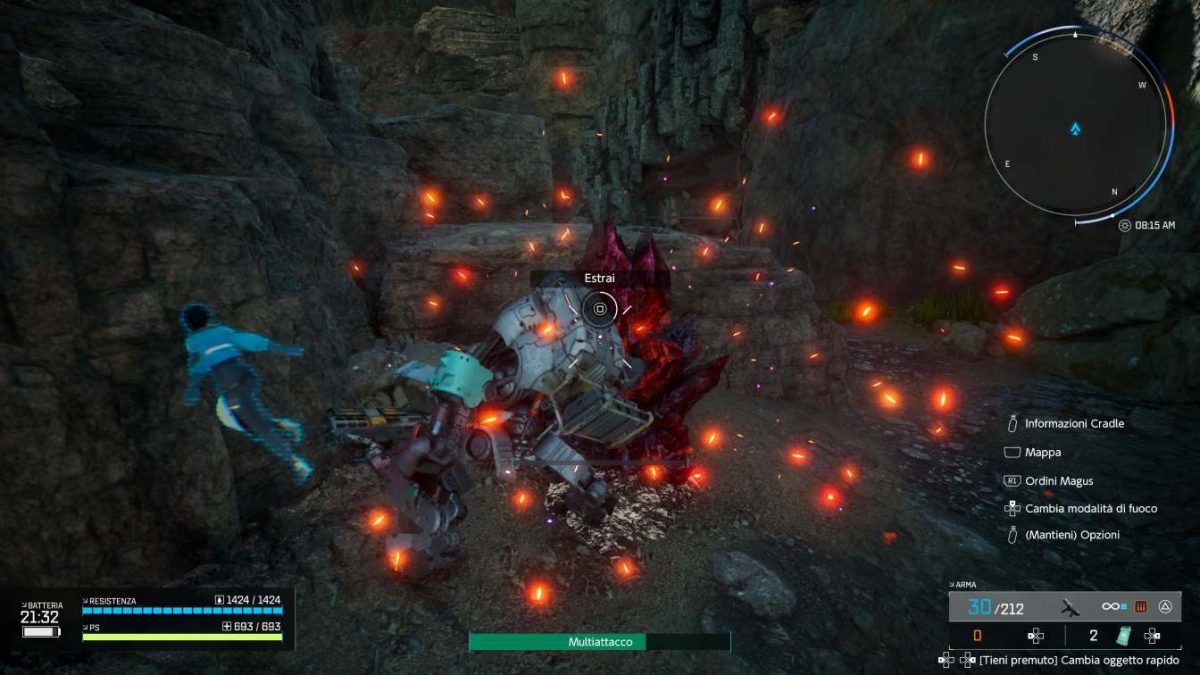Open the Mappa entry

tap(1043, 453)
